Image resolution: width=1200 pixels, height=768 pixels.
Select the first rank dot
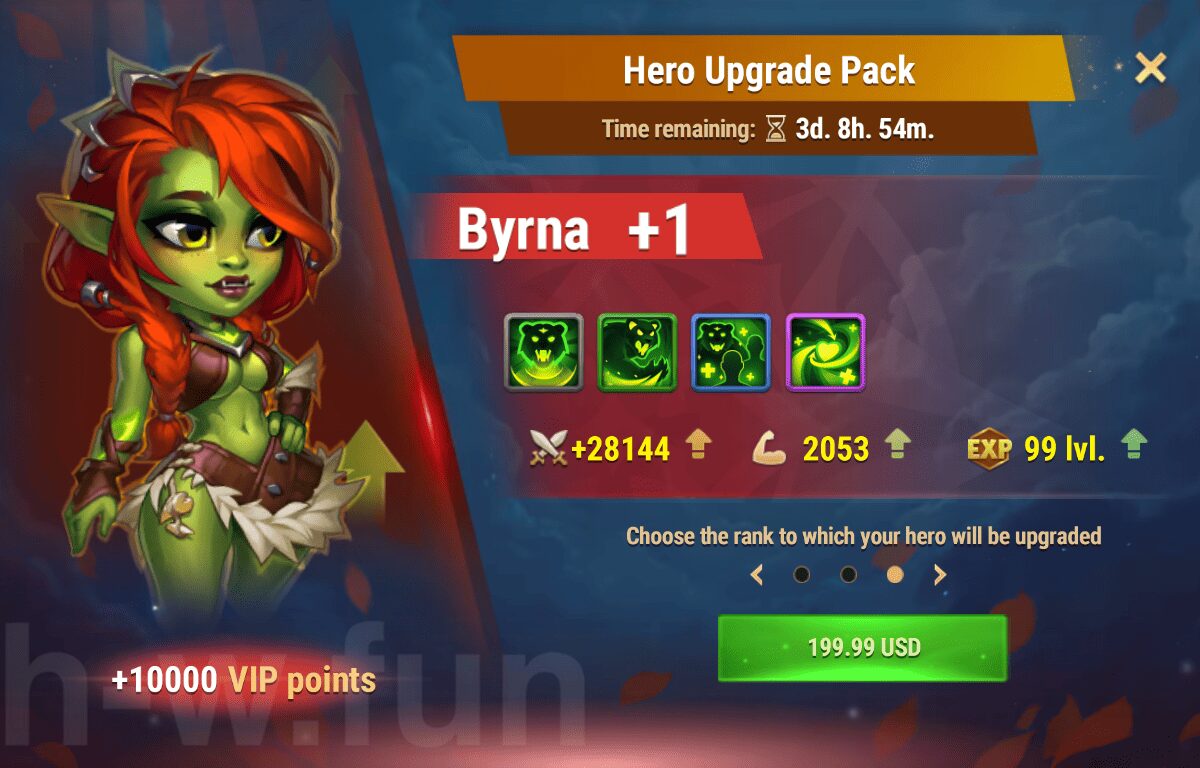pyautogui.click(x=801, y=575)
